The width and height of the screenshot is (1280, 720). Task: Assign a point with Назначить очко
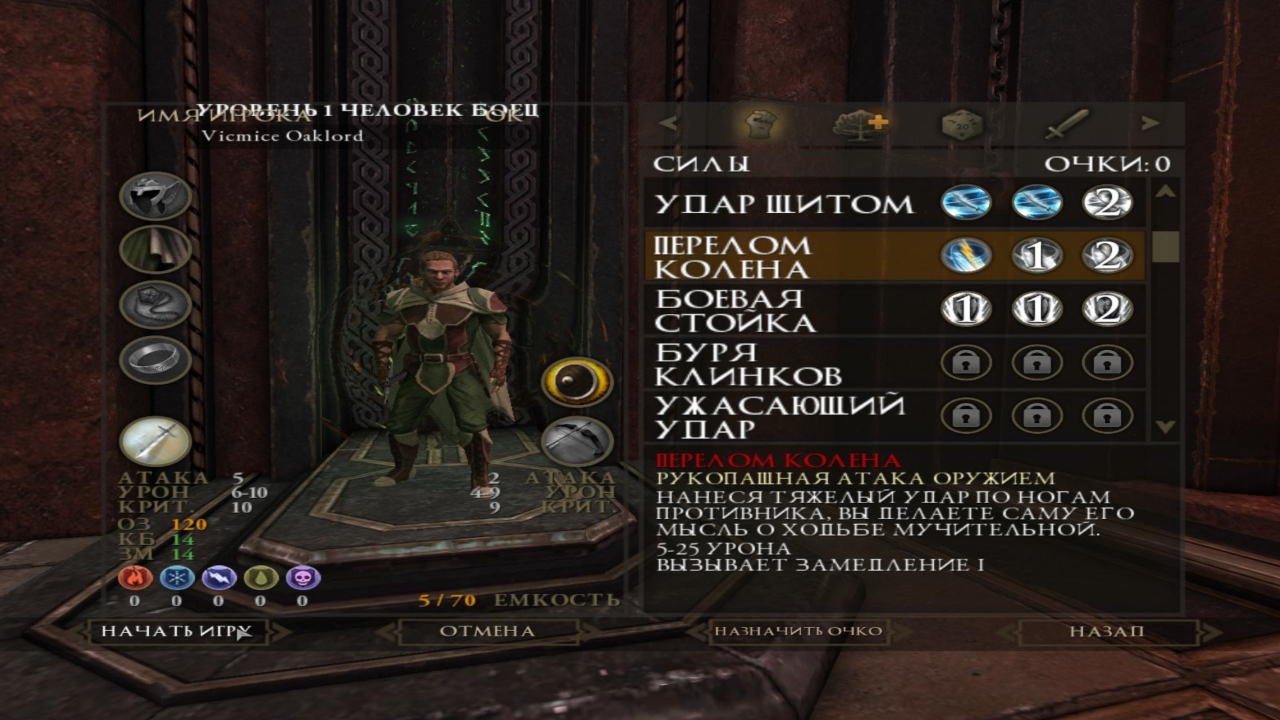797,631
